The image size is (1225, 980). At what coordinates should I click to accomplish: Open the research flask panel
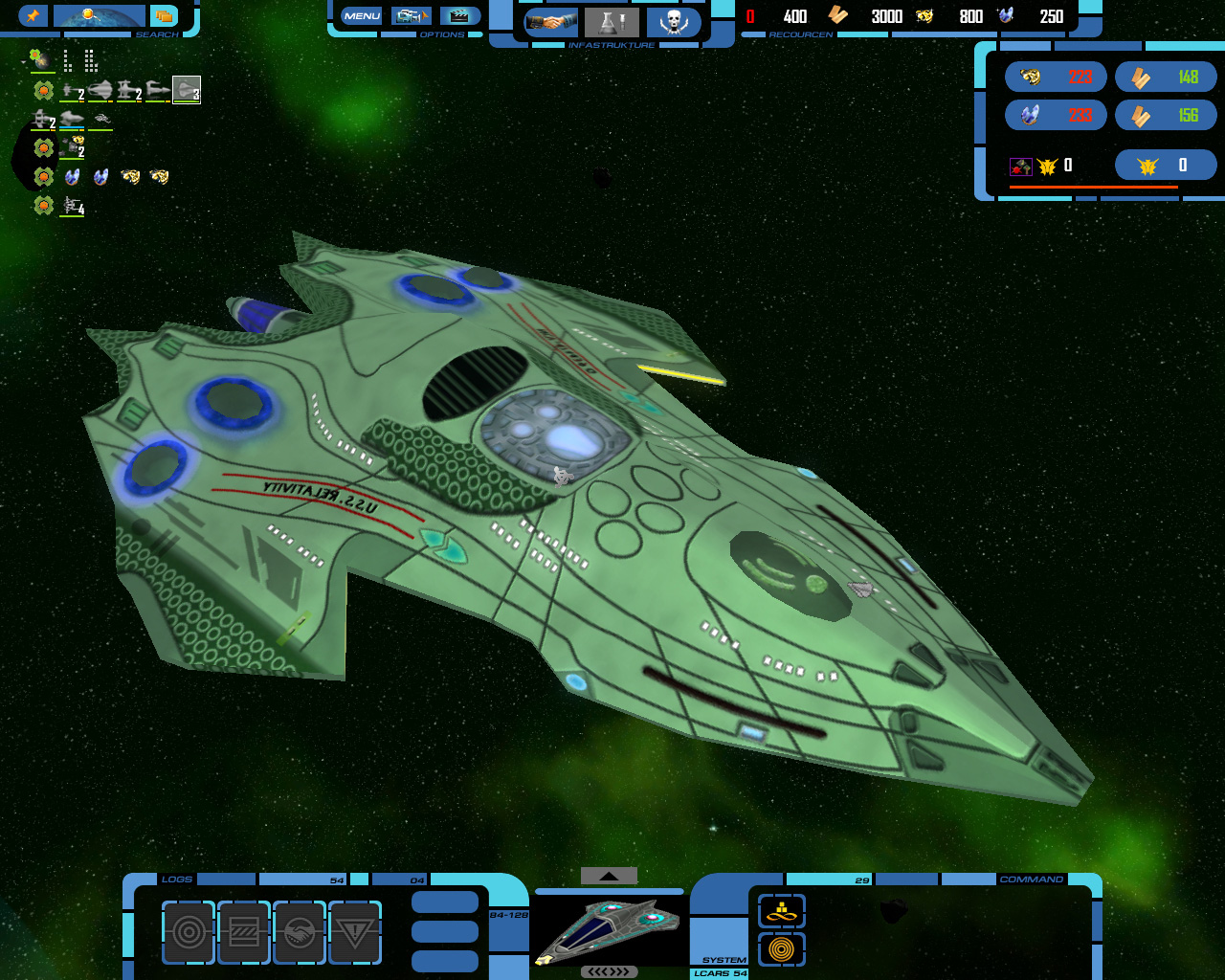612,22
